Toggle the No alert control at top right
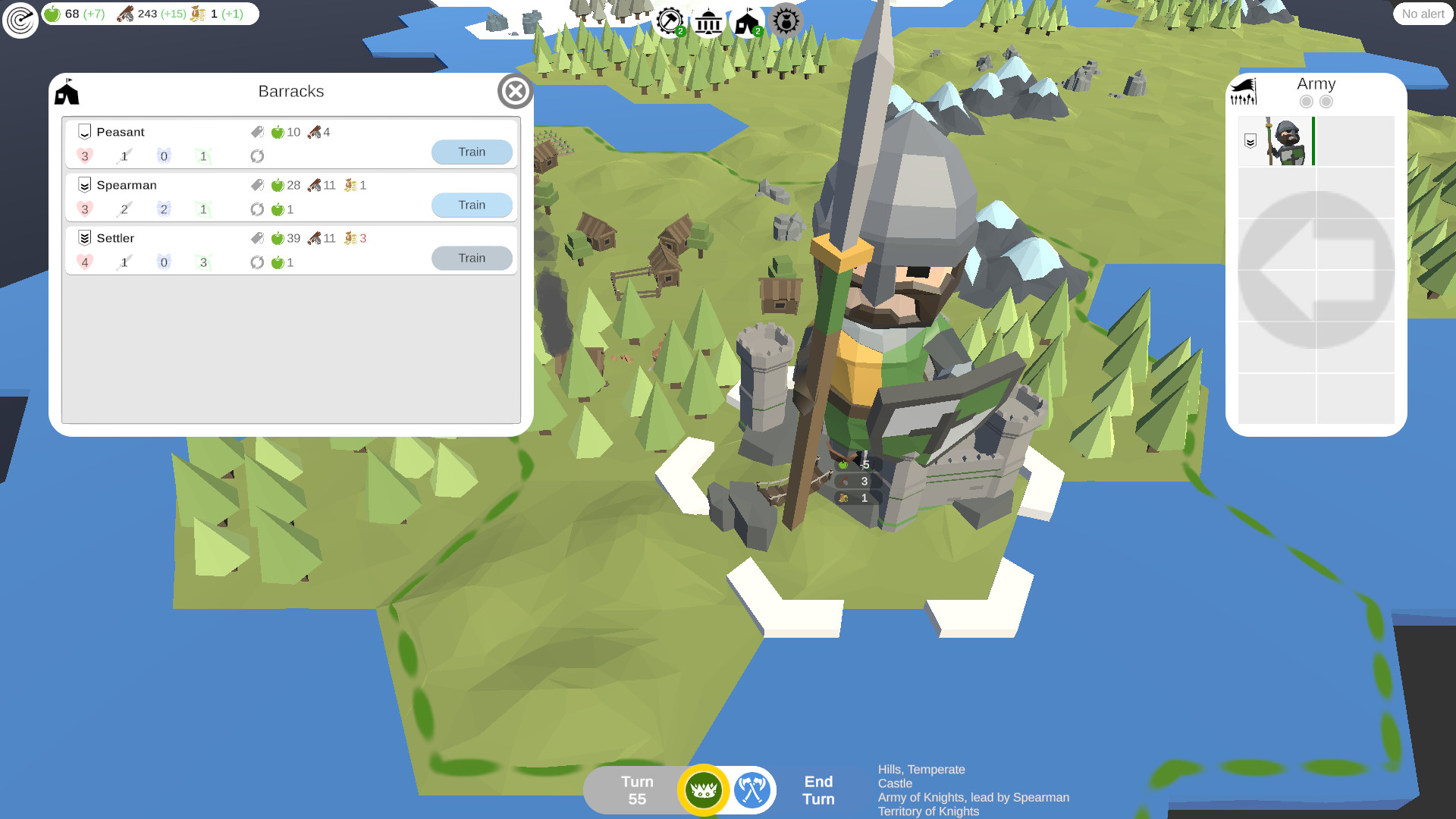The image size is (1456, 819). coord(1423,14)
